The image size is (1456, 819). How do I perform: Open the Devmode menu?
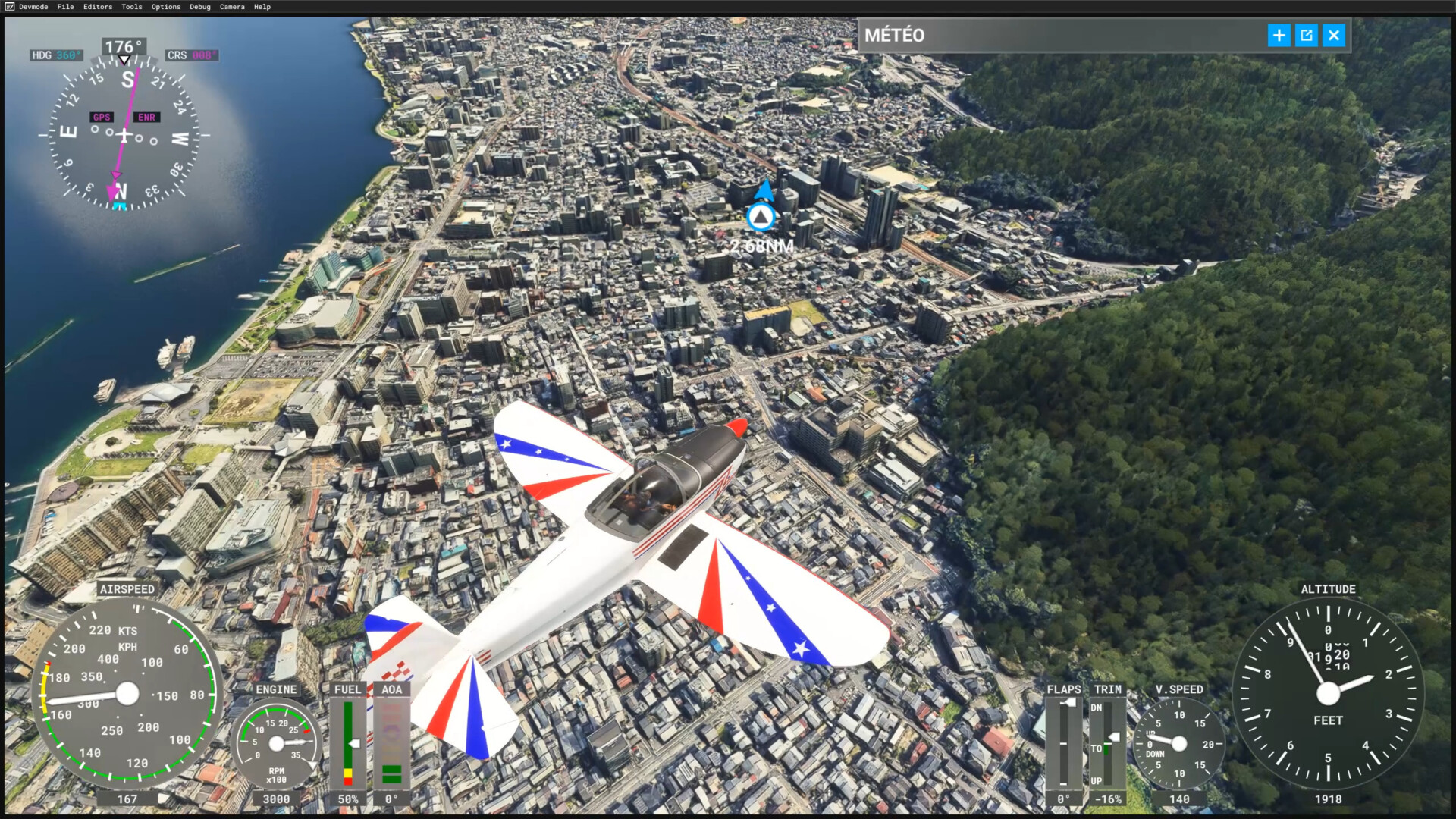point(33,7)
